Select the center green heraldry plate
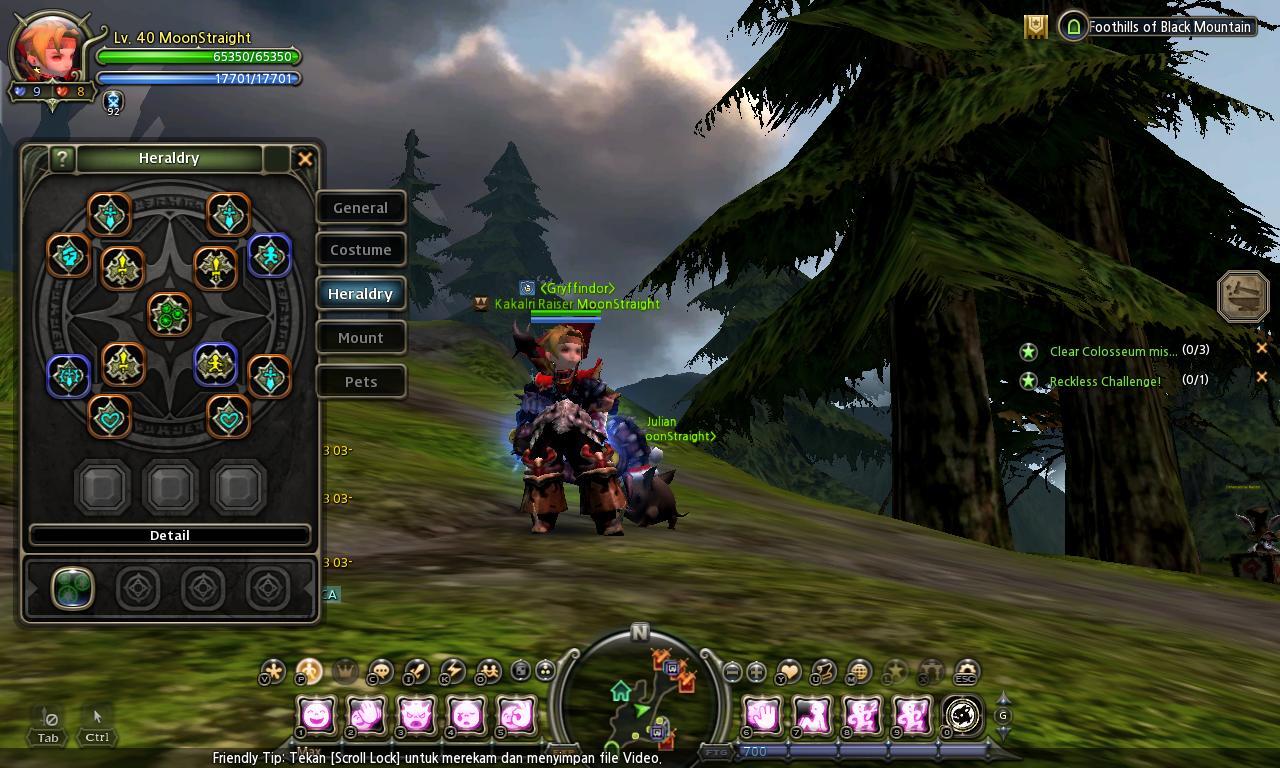 169,314
